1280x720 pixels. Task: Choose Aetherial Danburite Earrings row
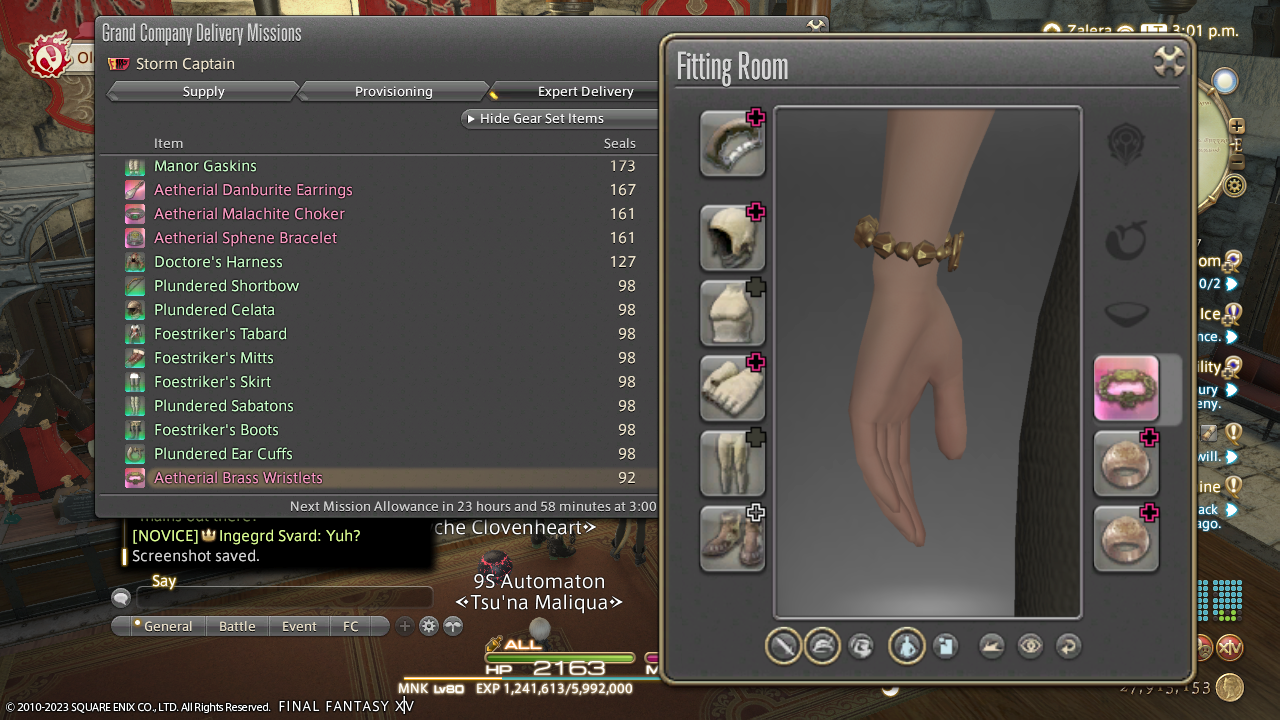253,190
